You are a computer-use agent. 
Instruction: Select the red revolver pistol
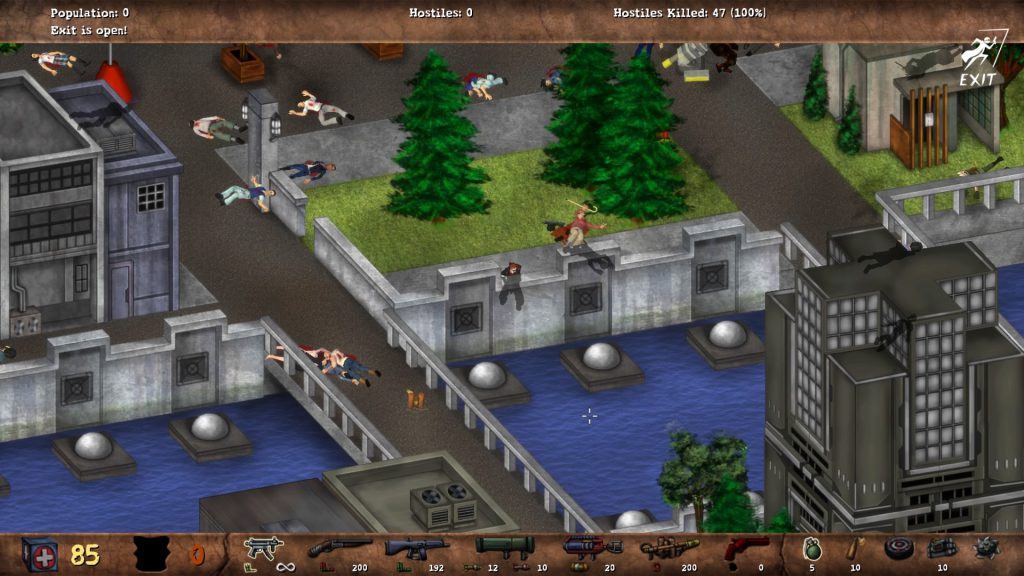(x=747, y=548)
